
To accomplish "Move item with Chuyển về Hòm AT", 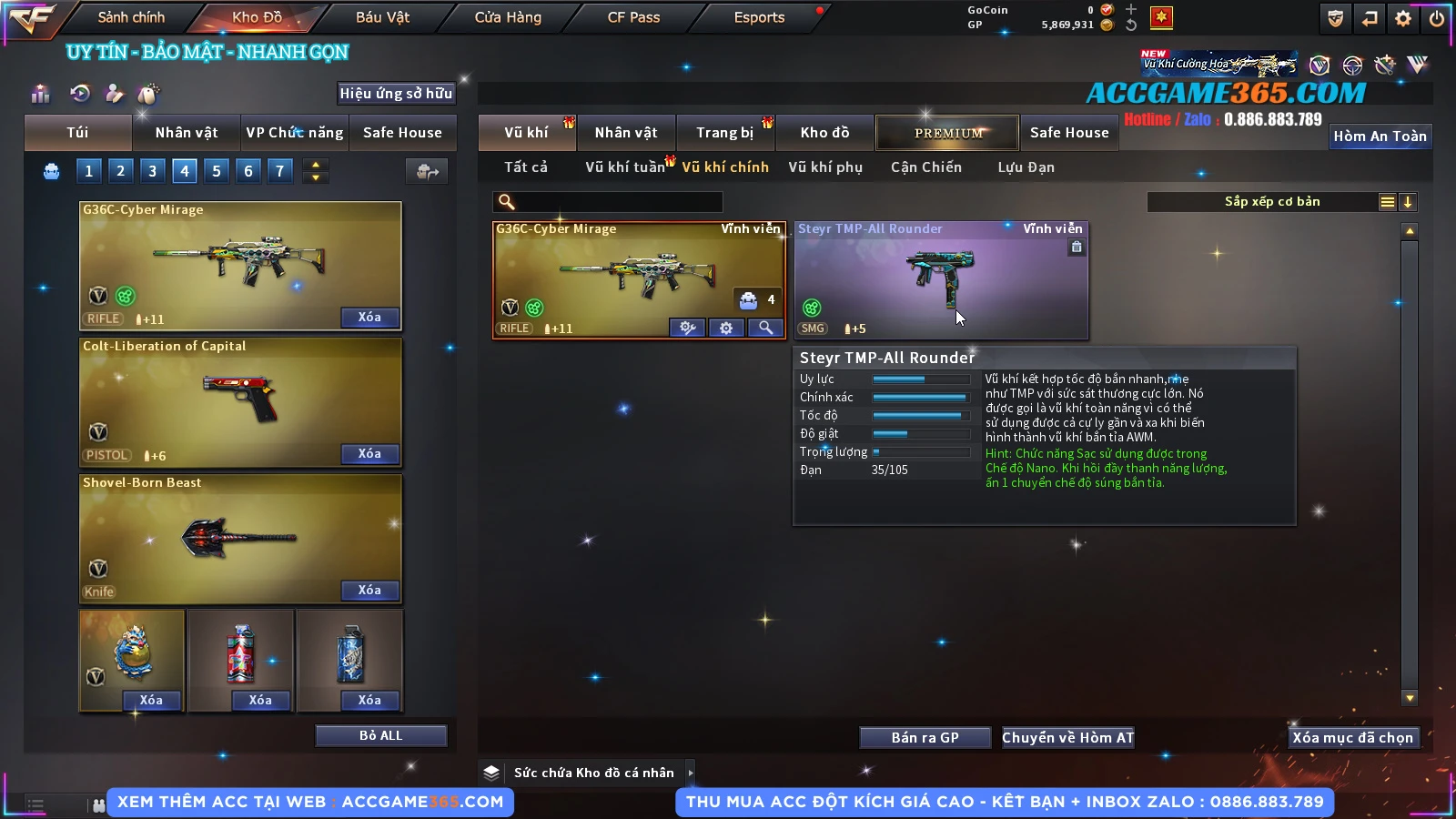I will pos(1067,737).
